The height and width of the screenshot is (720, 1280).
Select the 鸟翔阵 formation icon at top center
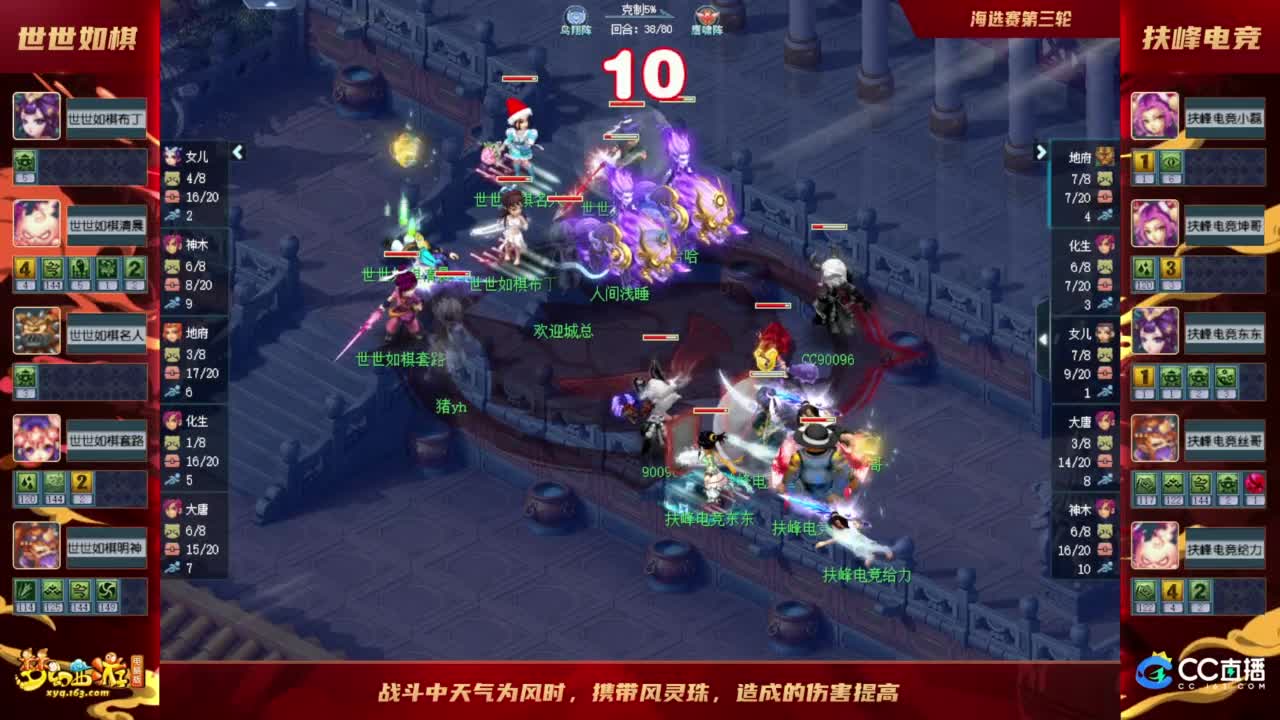coord(574,13)
